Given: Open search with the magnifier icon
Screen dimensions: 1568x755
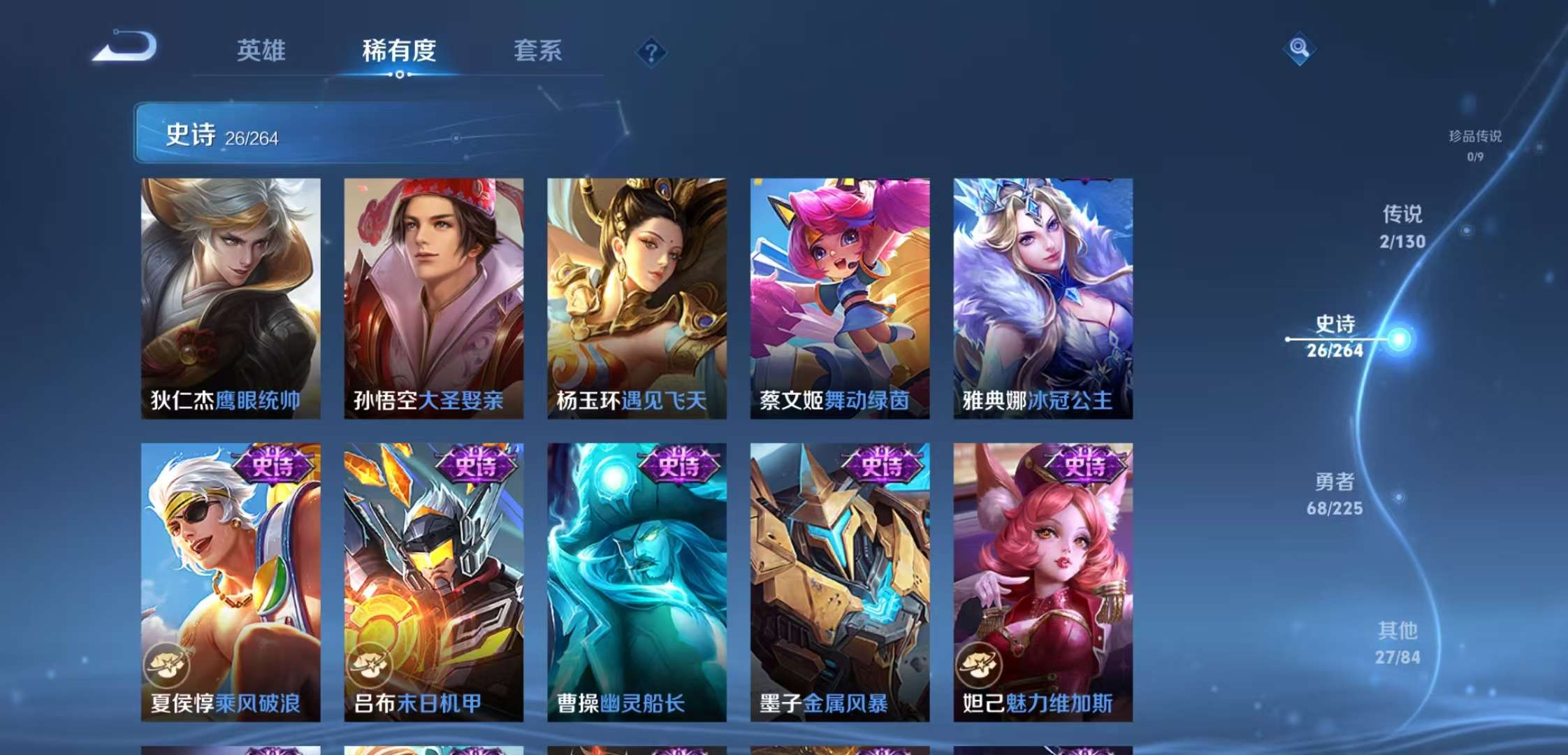Looking at the screenshot, I should tap(1300, 49).
